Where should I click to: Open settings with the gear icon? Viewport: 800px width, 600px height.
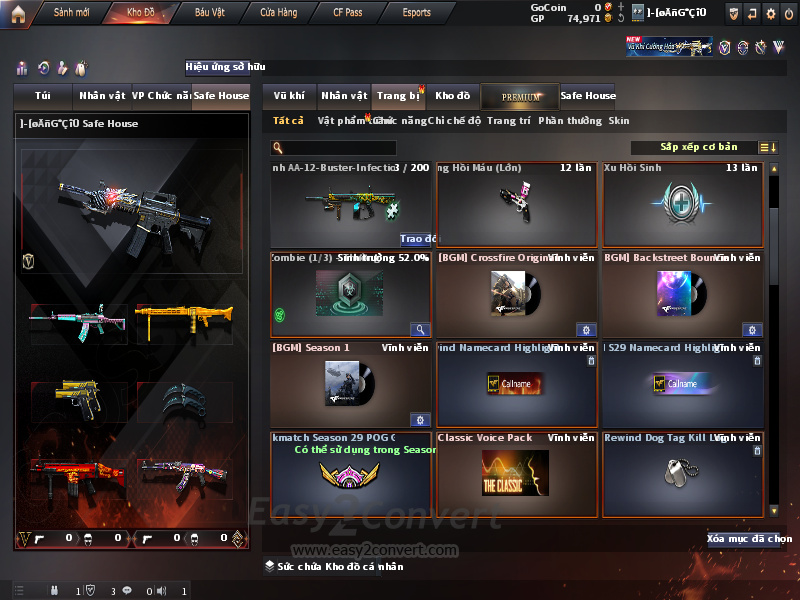pos(770,13)
